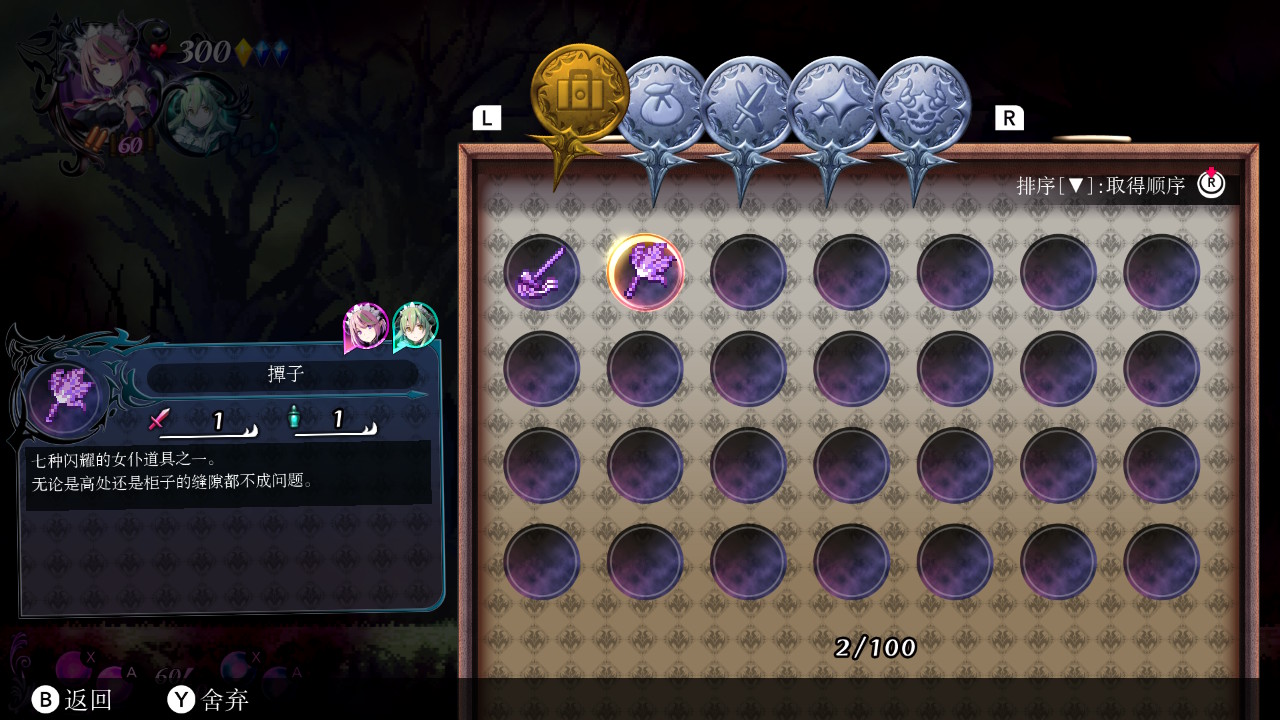Select the gold suitcase inventory tab

579,92
